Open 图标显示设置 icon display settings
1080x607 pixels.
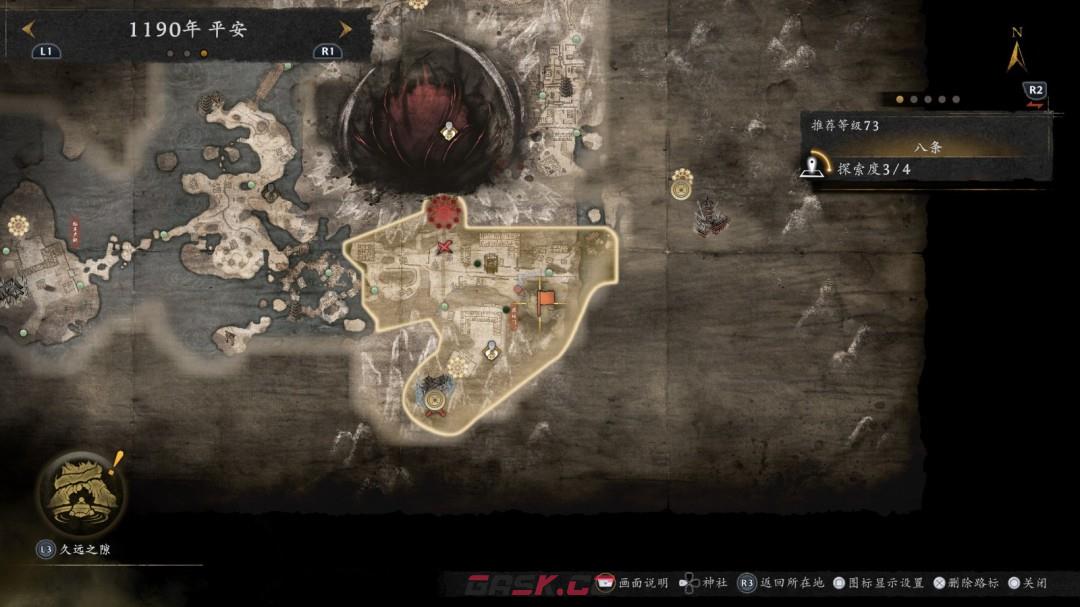(x=878, y=583)
